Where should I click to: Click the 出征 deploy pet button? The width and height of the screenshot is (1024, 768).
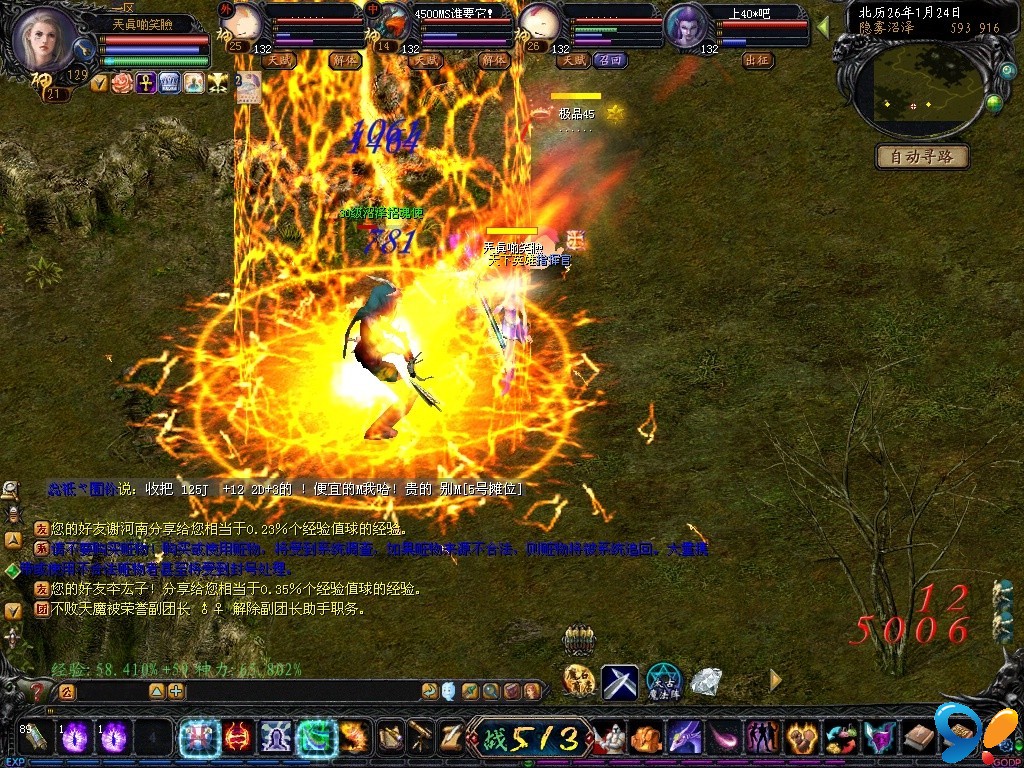(x=758, y=60)
